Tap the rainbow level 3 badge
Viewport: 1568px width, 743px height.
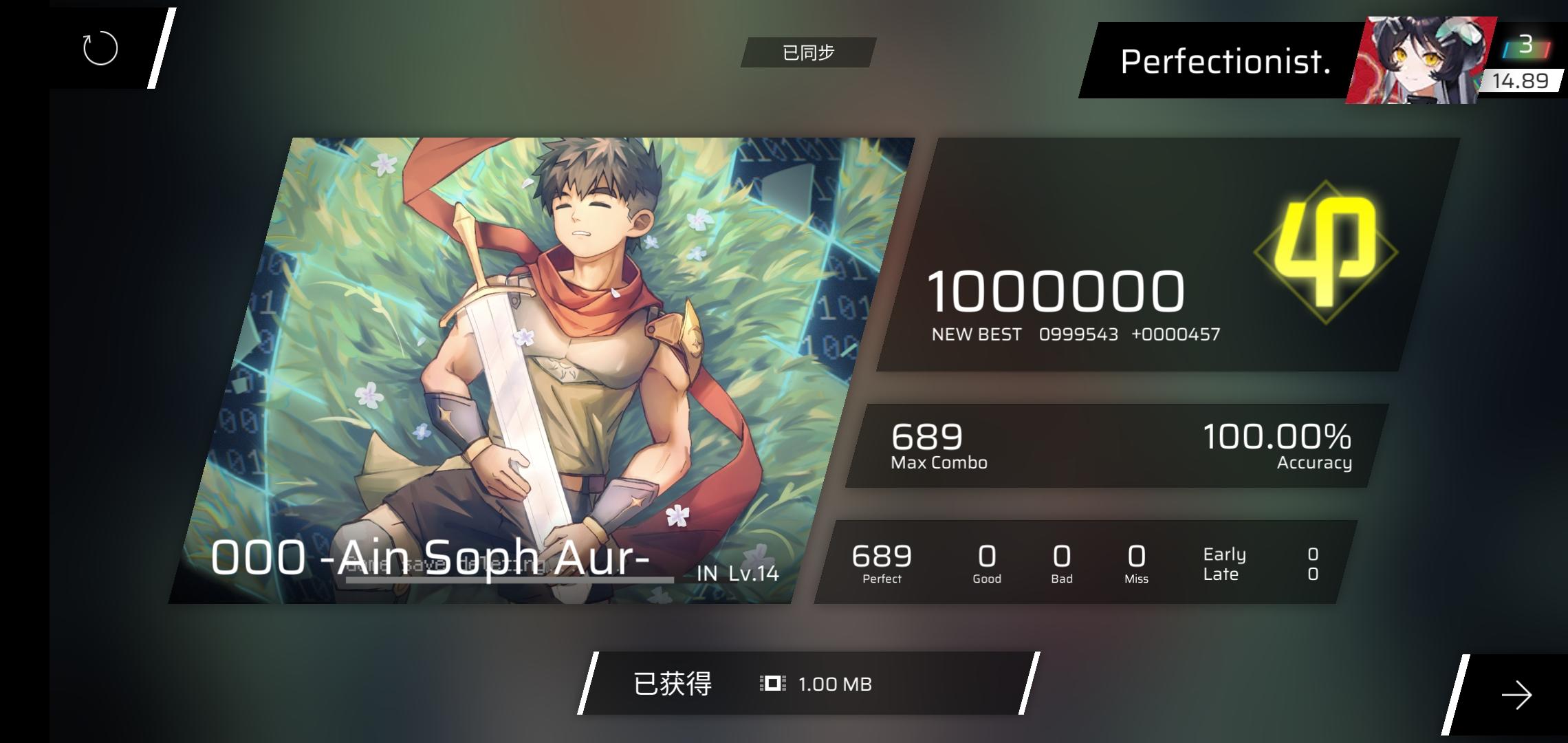pyautogui.click(x=1527, y=47)
